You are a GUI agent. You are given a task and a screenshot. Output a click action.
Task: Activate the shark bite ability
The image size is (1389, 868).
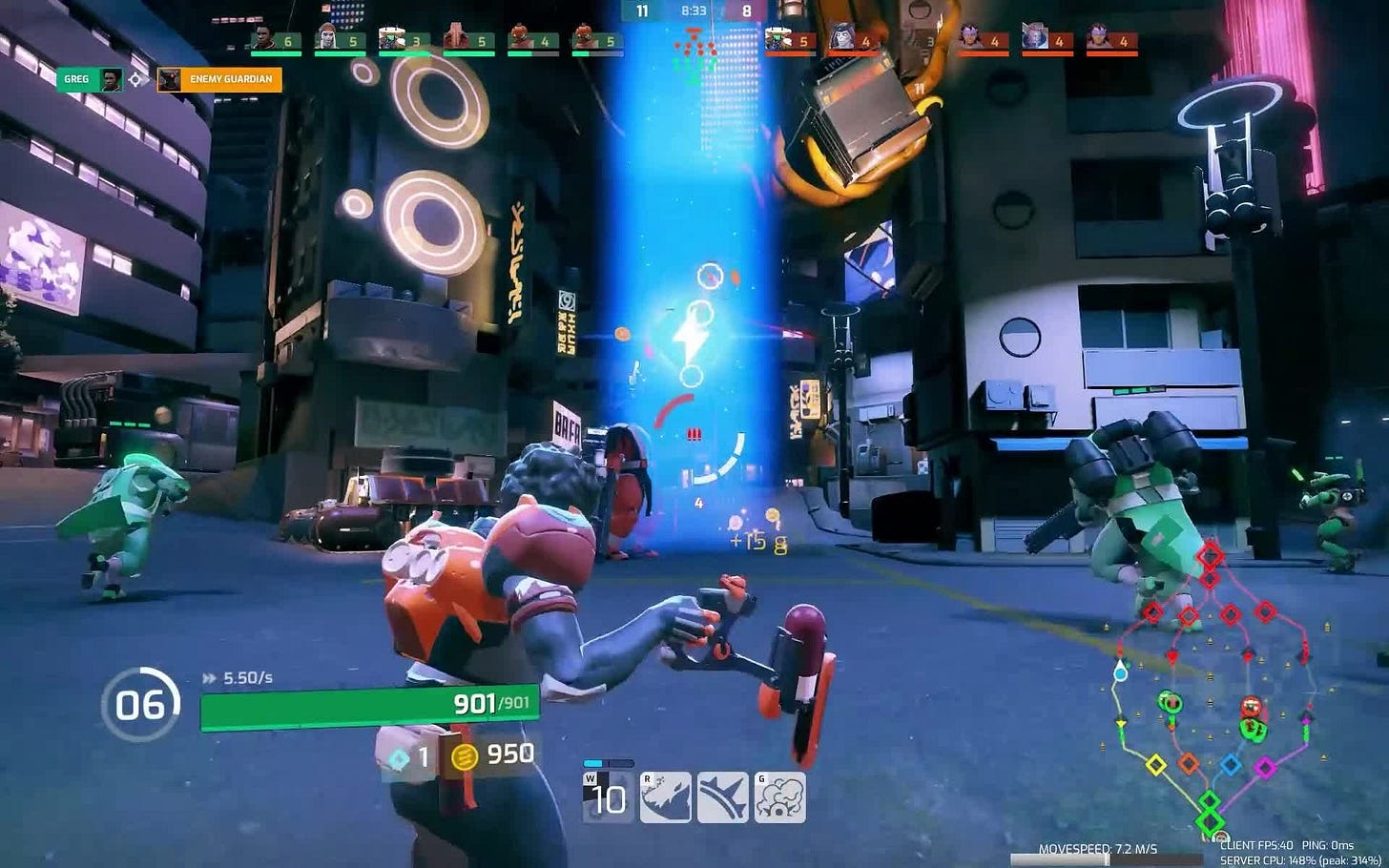[x=666, y=797]
